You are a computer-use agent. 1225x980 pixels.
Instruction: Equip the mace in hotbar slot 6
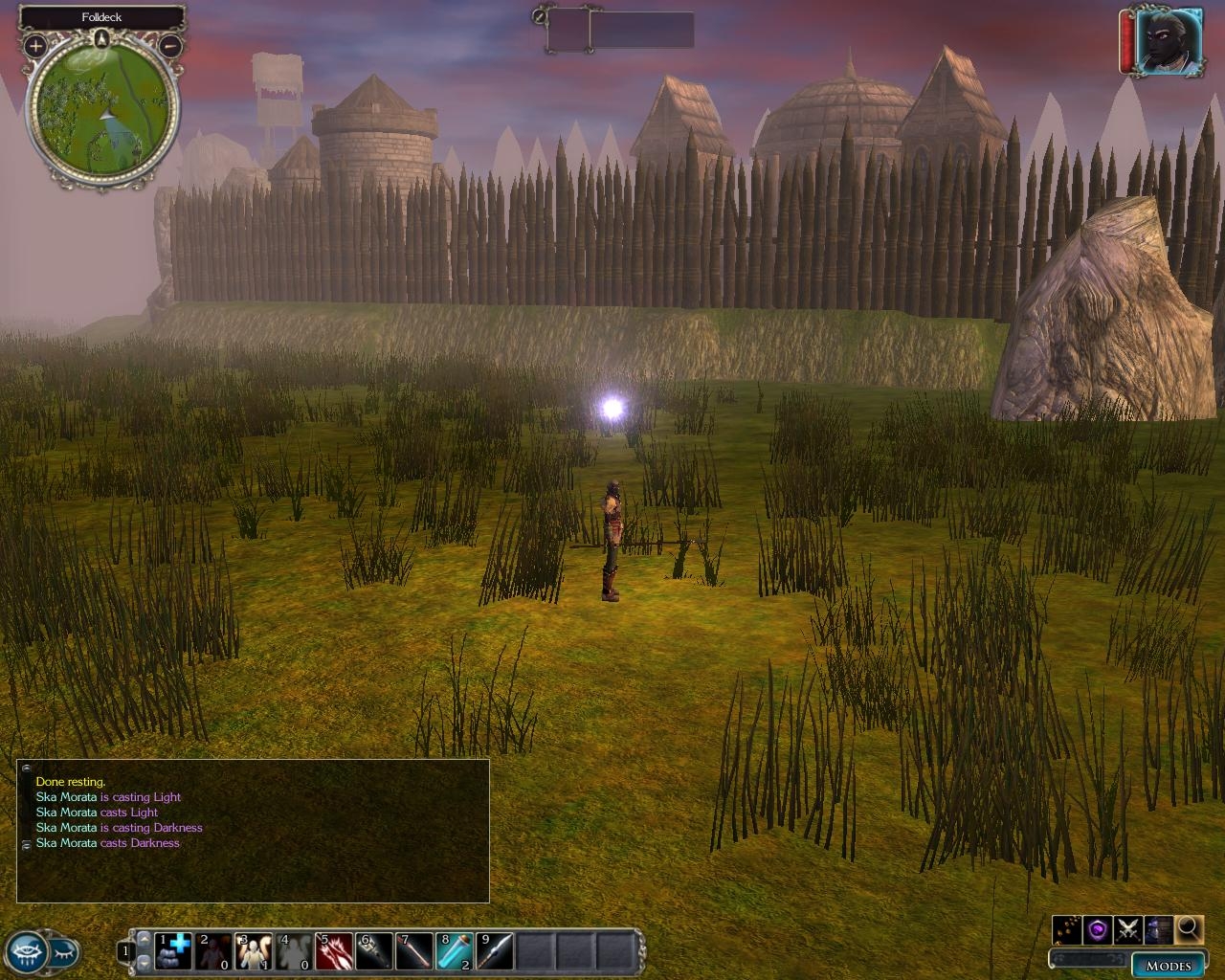375,951
